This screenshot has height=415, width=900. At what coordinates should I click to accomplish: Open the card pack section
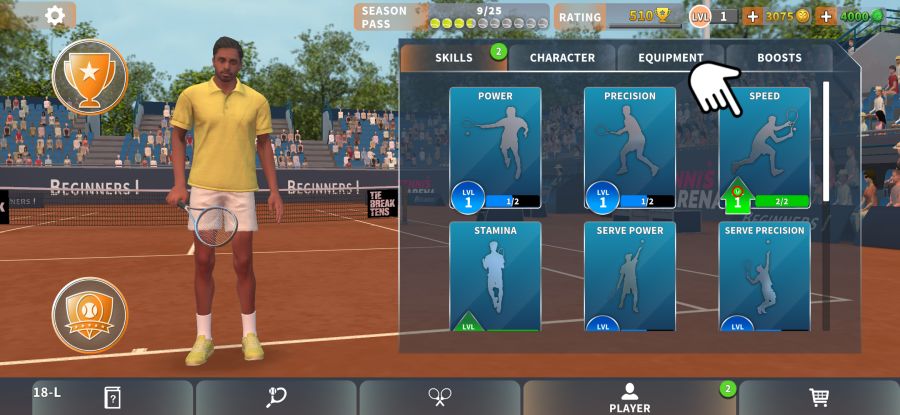click(112, 397)
